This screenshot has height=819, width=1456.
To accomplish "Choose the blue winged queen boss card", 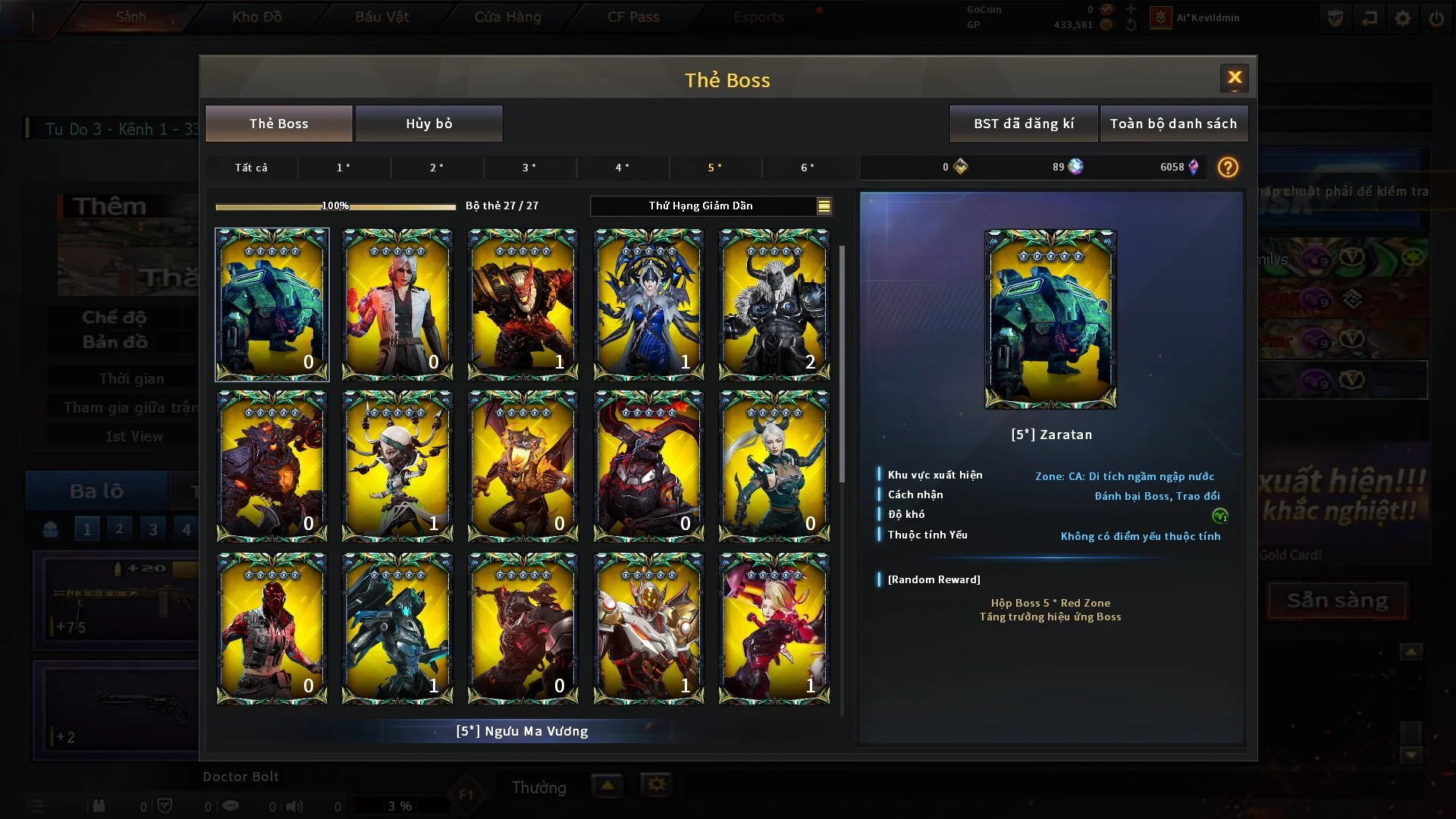I will click(648, 304).
